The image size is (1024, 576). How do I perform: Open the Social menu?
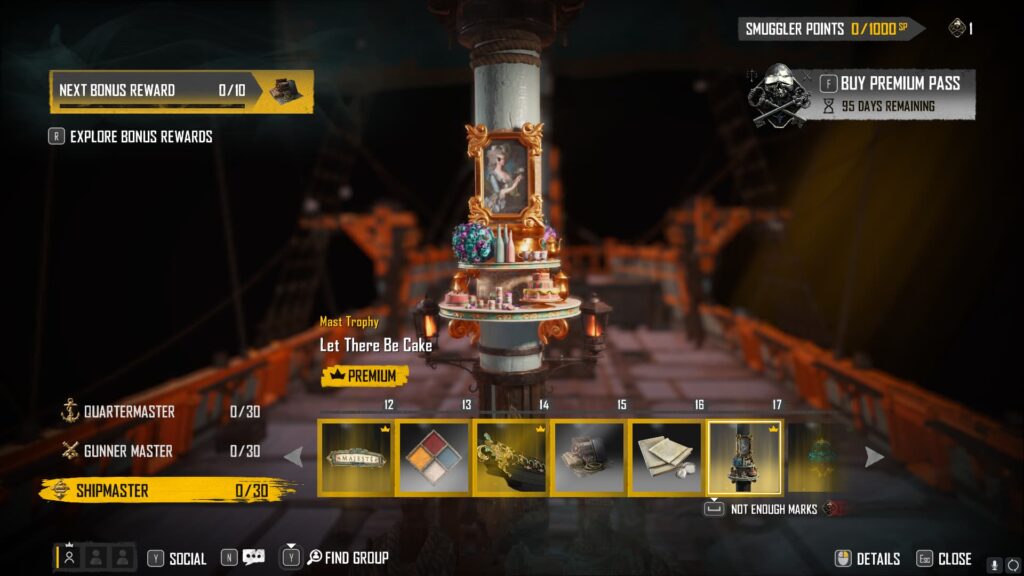(178, 559)
